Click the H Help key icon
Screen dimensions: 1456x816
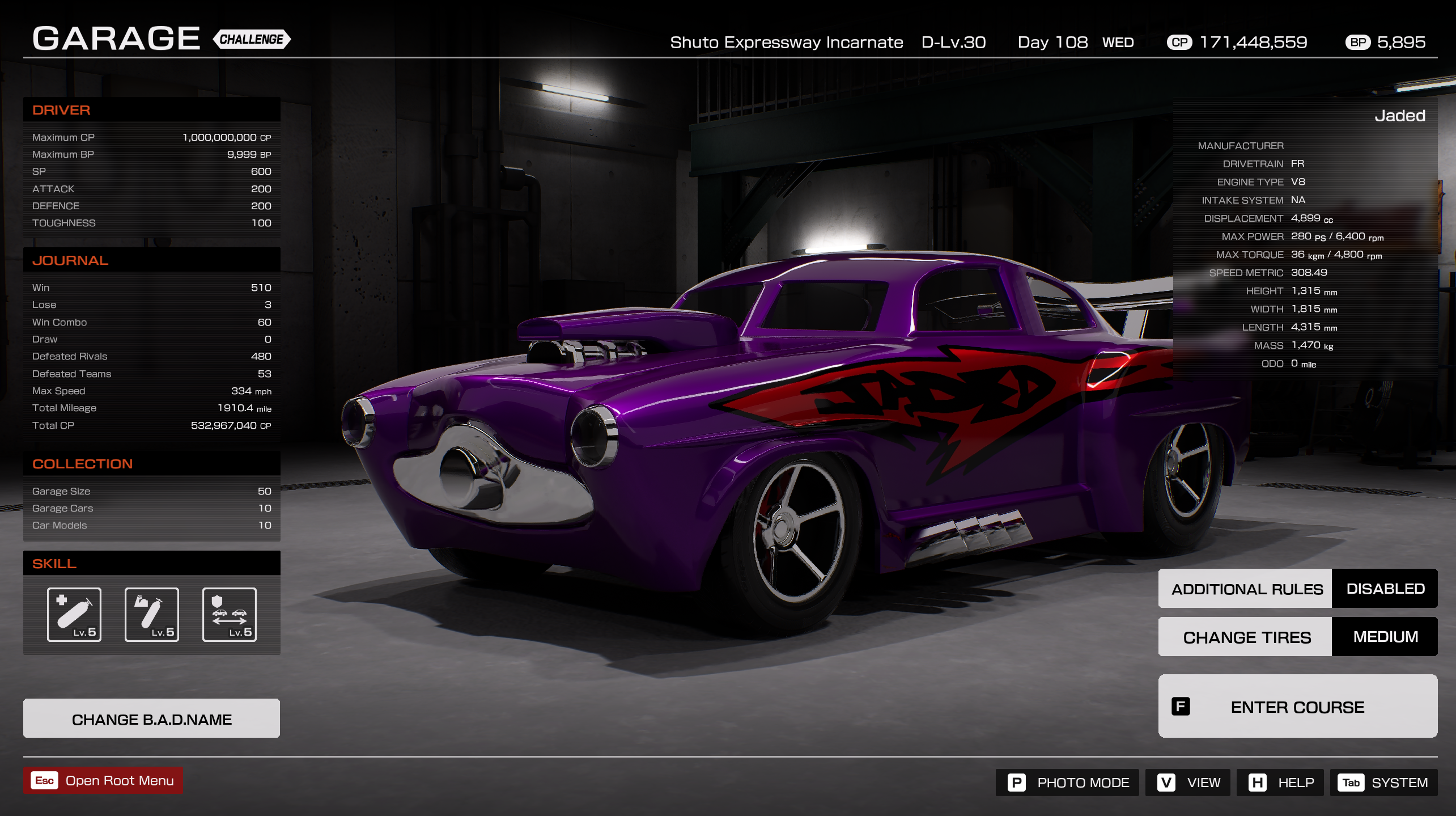pos(1258,782)
